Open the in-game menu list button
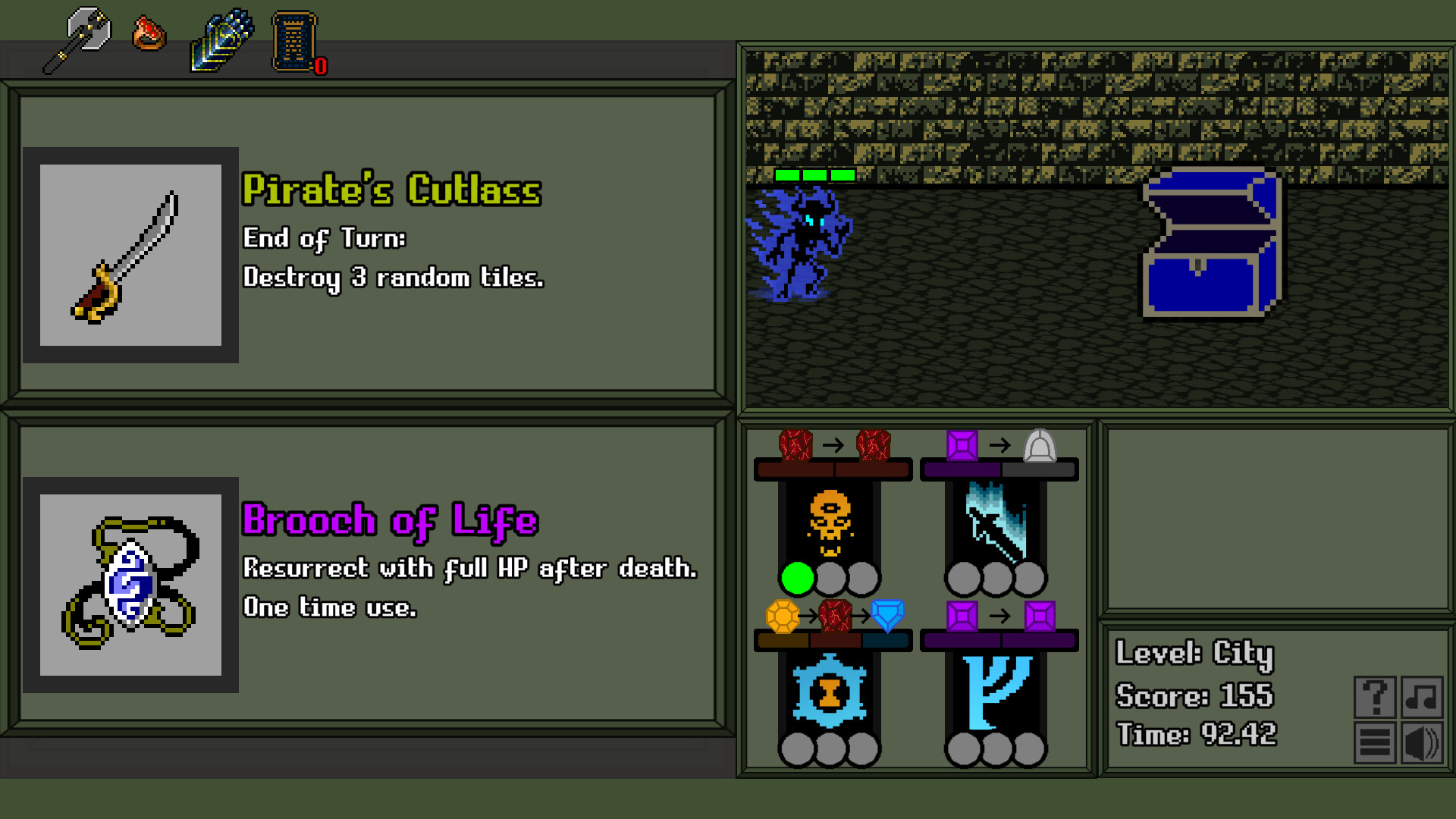Image resolution: width=1456 pixels, height=819 pixels. [1375, 741]
